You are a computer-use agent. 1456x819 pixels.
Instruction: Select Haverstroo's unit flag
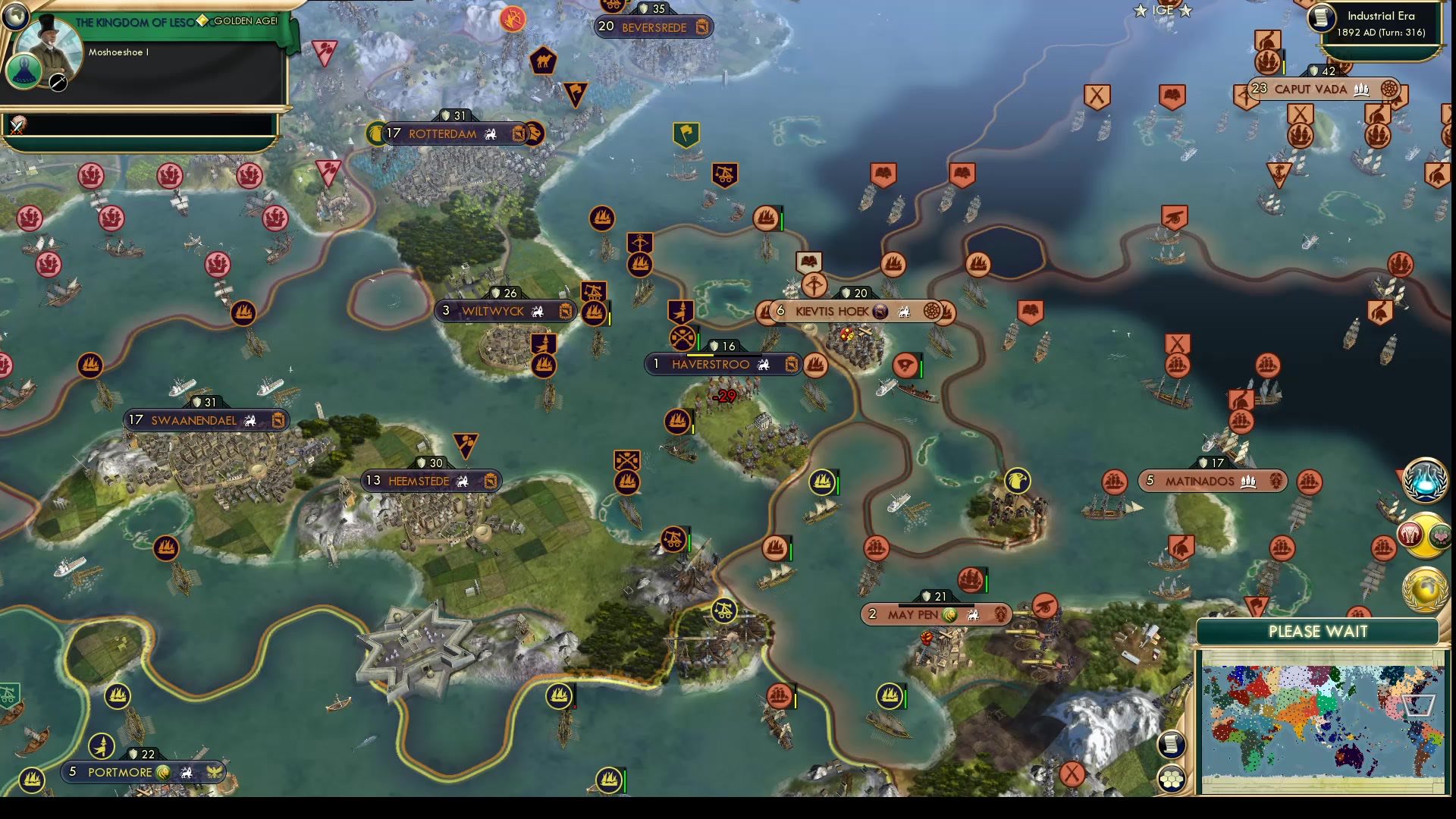680,339
